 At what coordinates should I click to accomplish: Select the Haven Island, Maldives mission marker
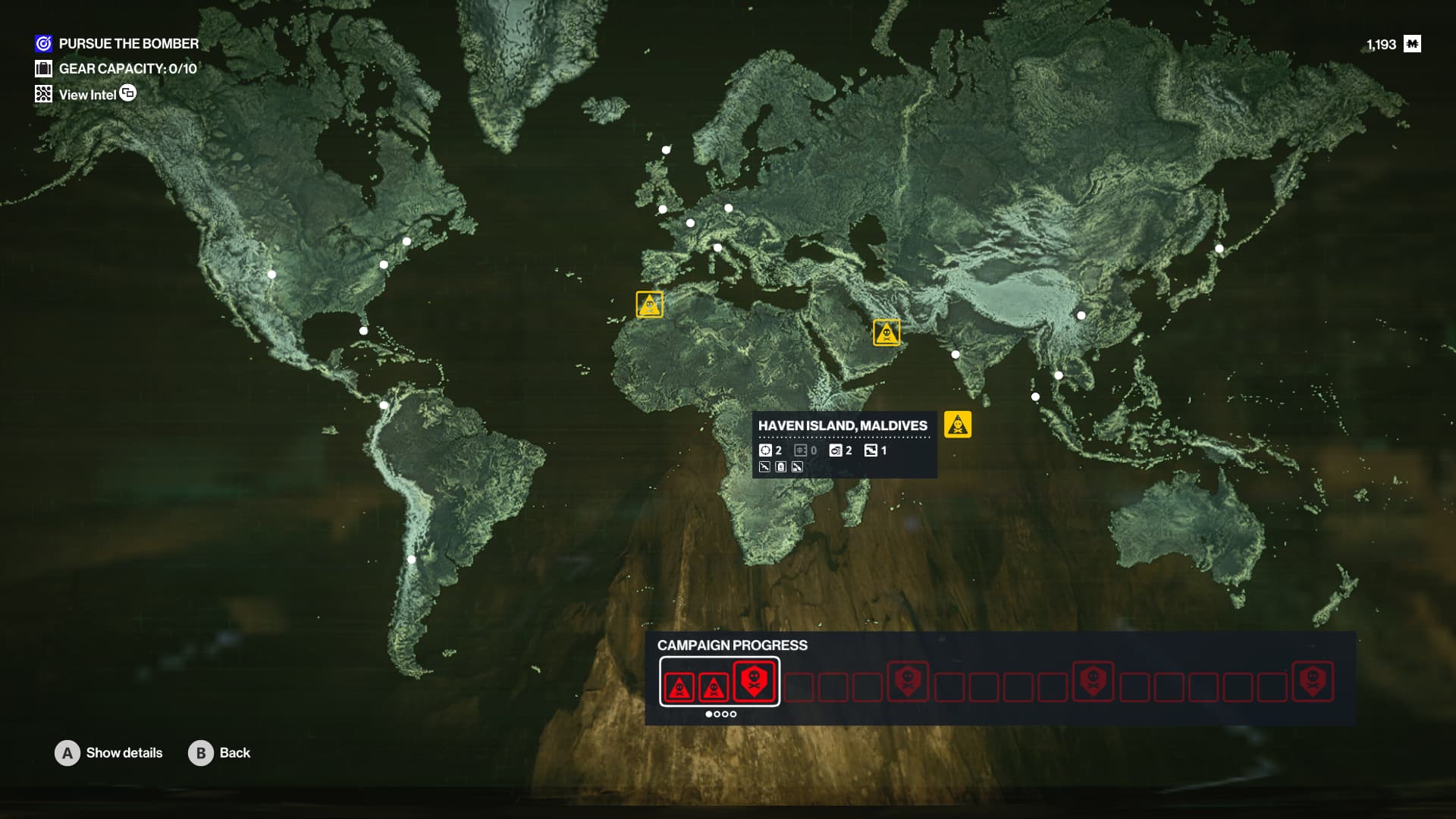(958, 425)
